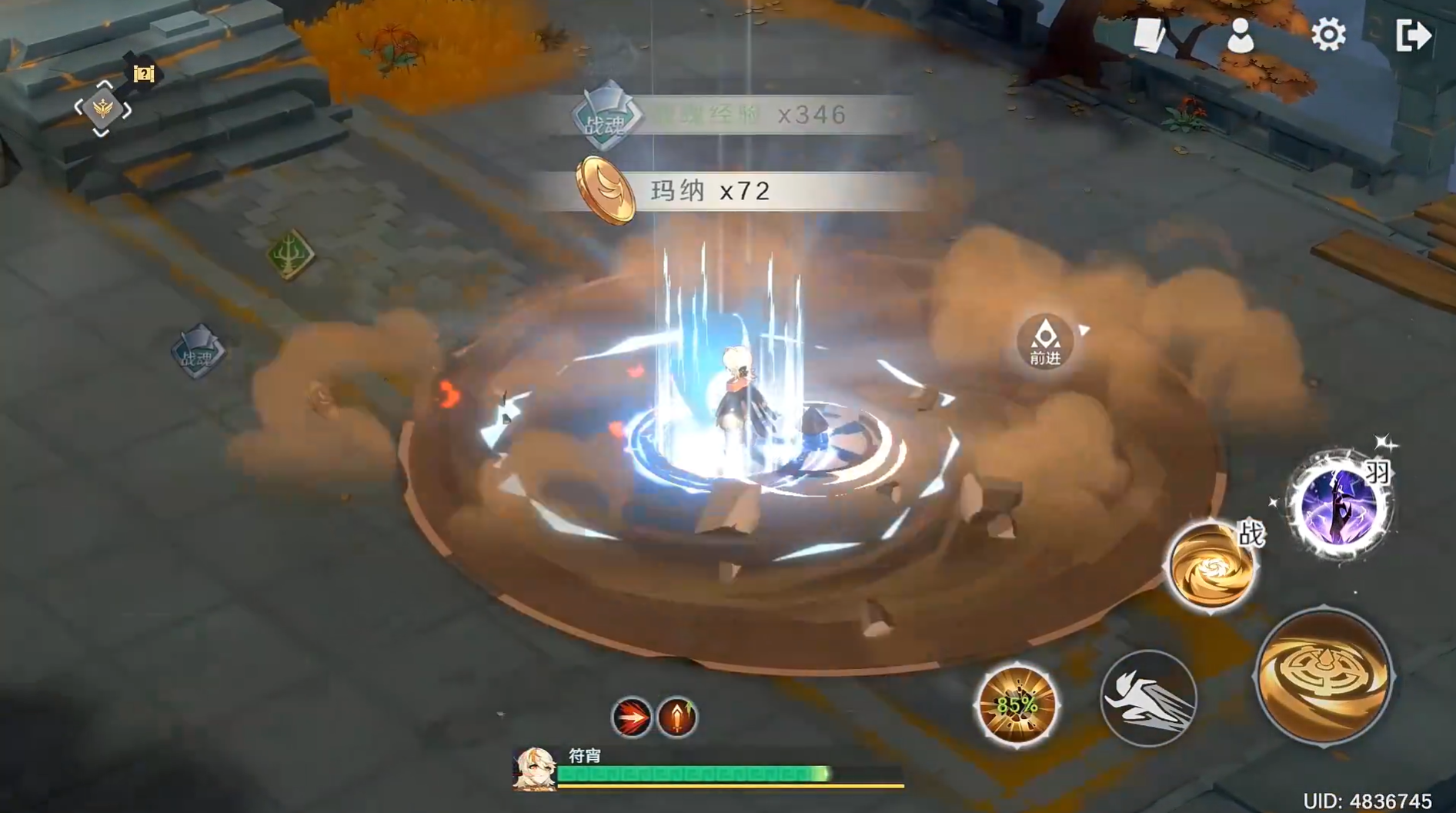Inspect the red arrow buff icon
Screen dimensions: 1456x813
point(631,718)
